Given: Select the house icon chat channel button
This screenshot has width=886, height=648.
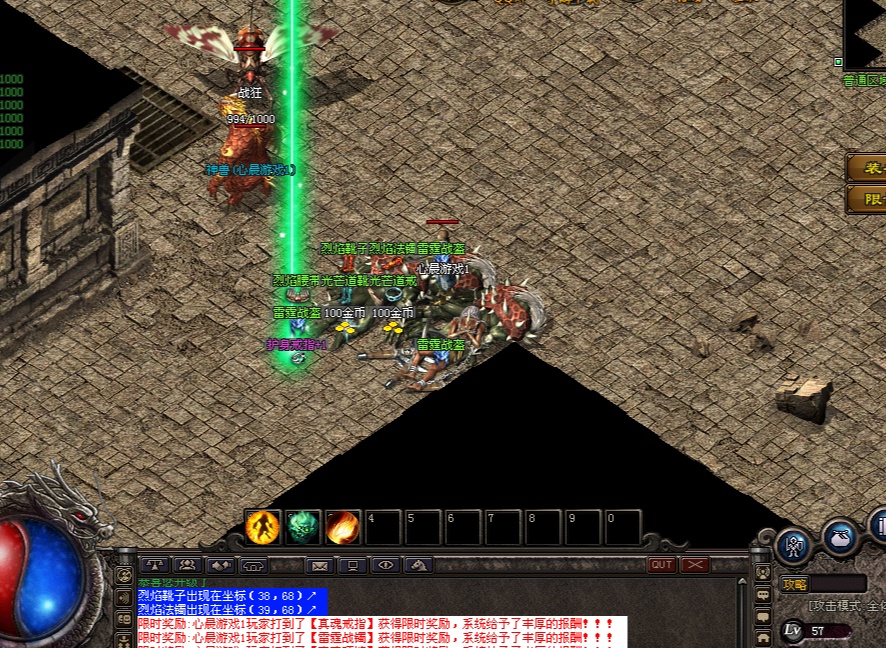Looking at the screenshot, I should (763, 635).
